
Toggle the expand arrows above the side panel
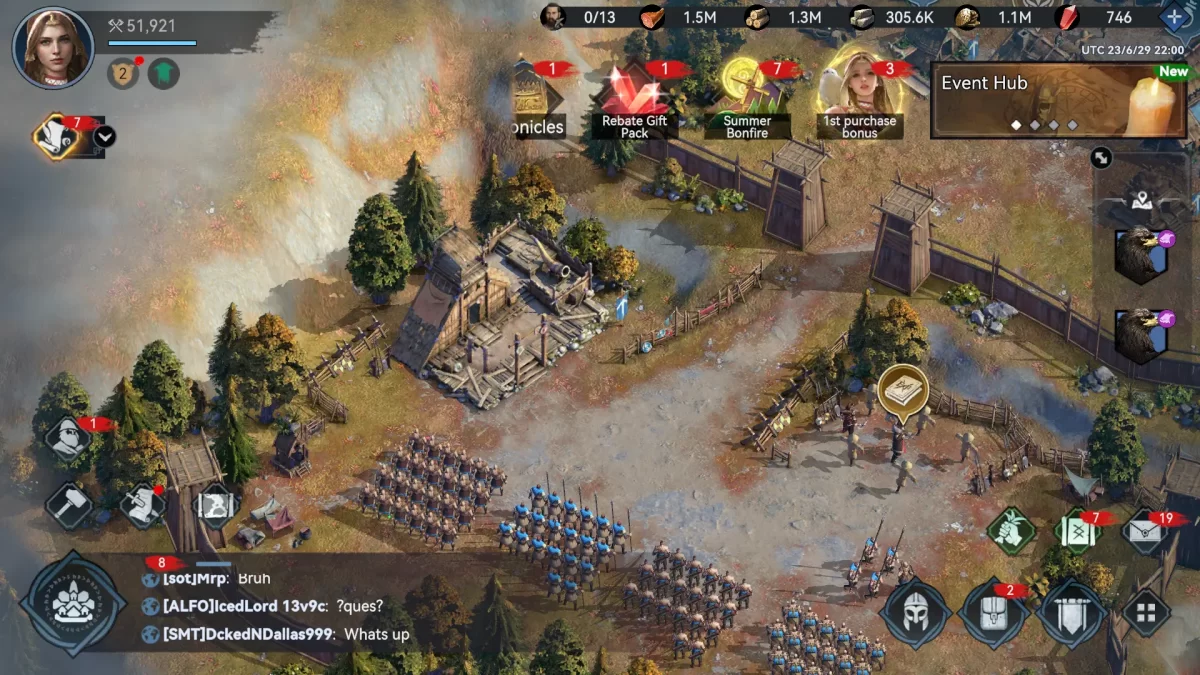(1101, 157)
